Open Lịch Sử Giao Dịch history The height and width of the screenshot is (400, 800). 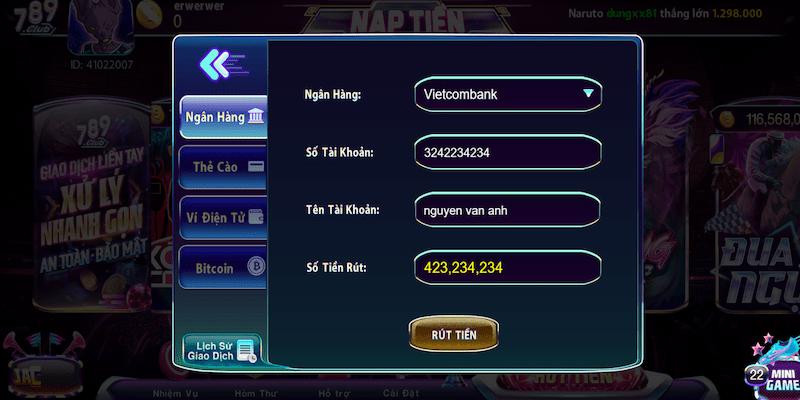tap(222, 349)
